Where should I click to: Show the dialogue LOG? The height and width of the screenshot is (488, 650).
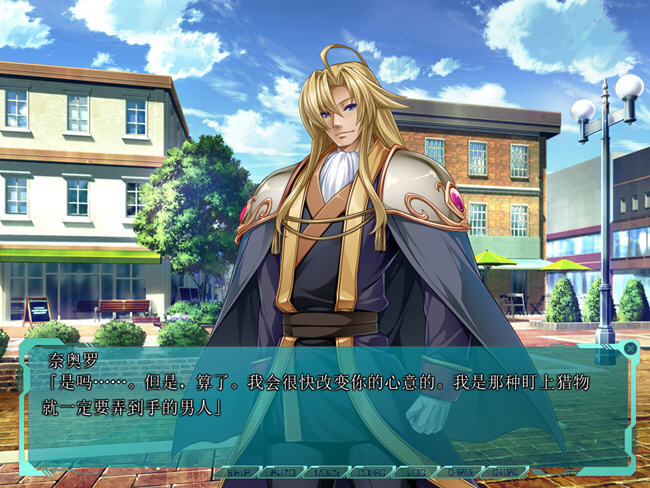pyautogui.click(x=414, y=472)
